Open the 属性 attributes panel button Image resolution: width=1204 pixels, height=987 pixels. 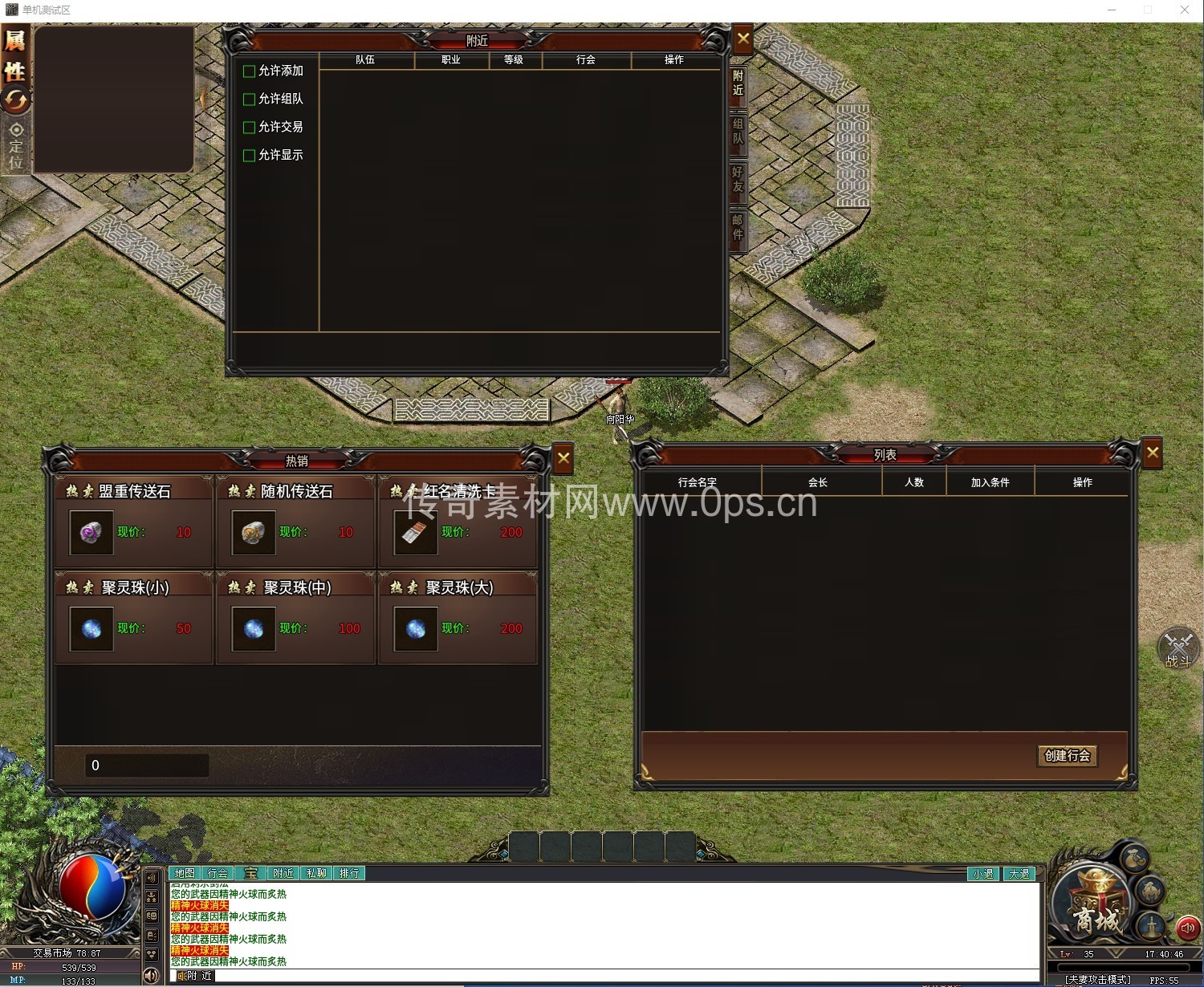click(x=15, y=55)
